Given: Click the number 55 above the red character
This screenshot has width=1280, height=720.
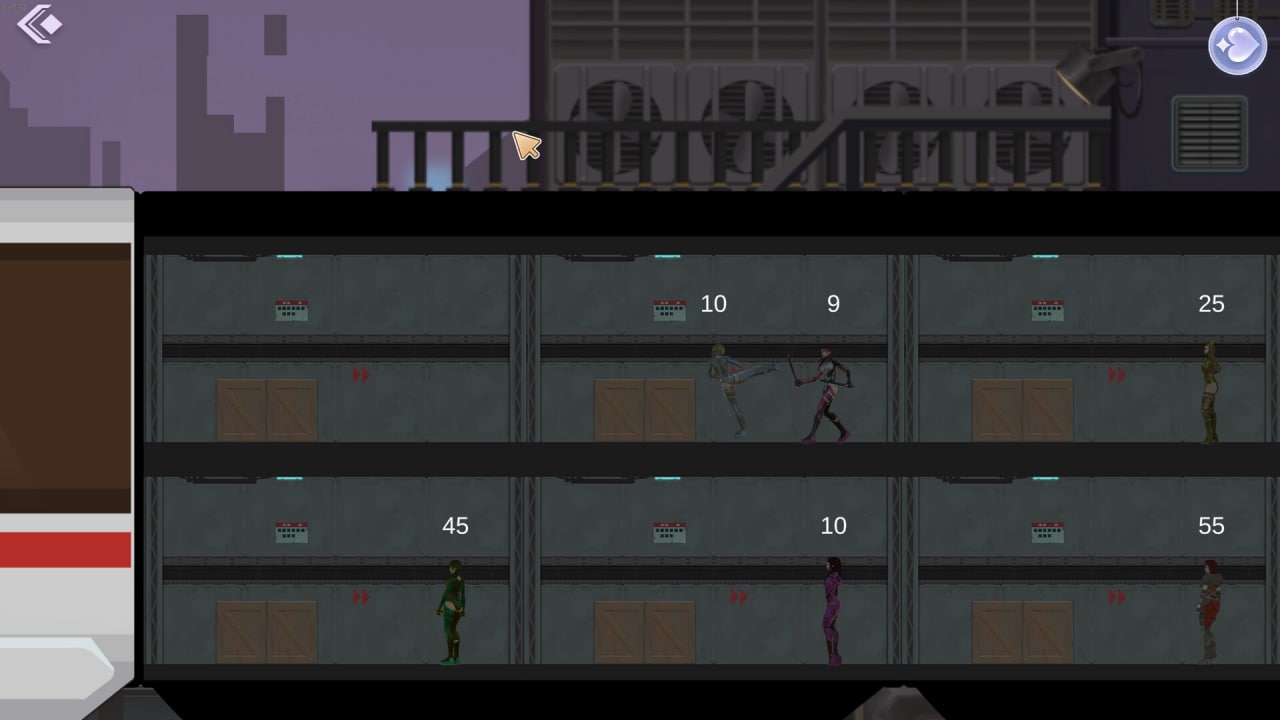Looking at the screenshot, I should (1212, 526).
